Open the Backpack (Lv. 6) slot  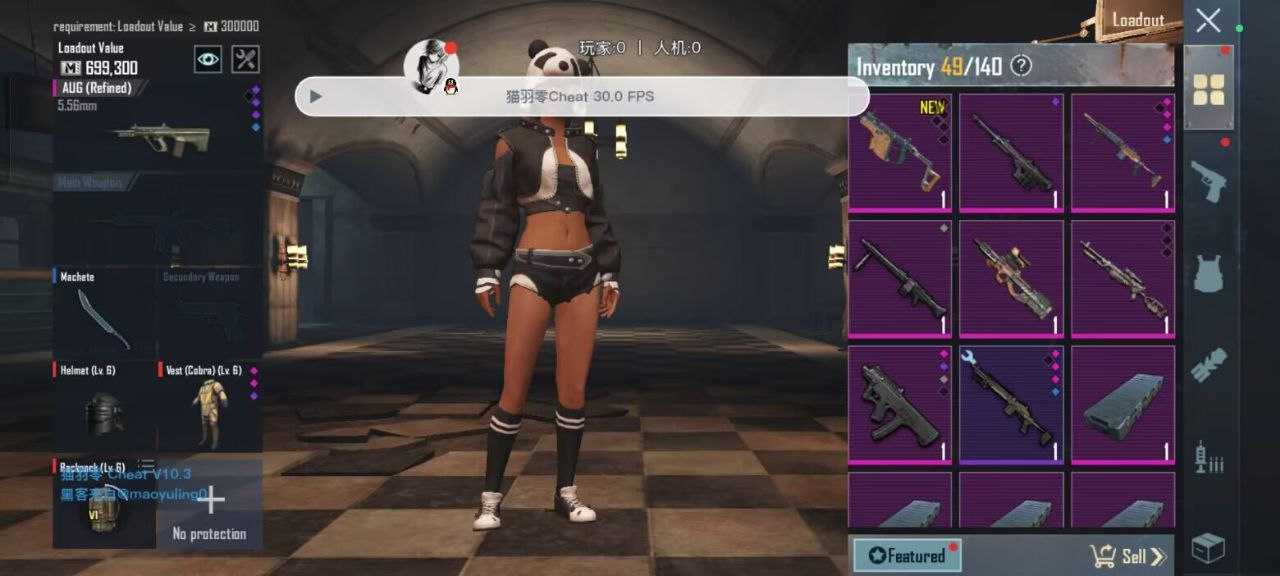click(104, 503)
